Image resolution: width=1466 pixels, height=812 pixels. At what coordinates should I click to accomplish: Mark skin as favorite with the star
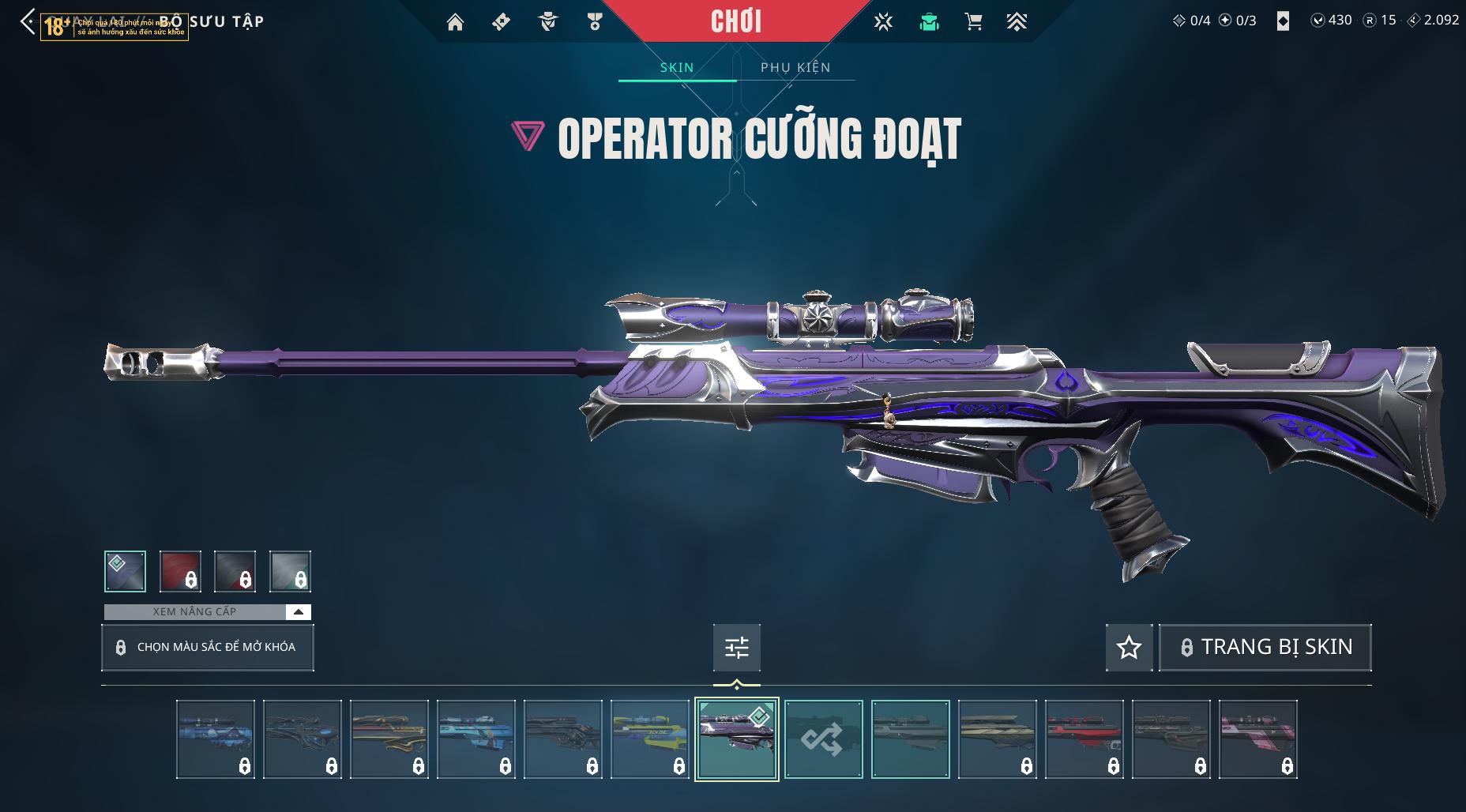click(x=1129, y=648)
